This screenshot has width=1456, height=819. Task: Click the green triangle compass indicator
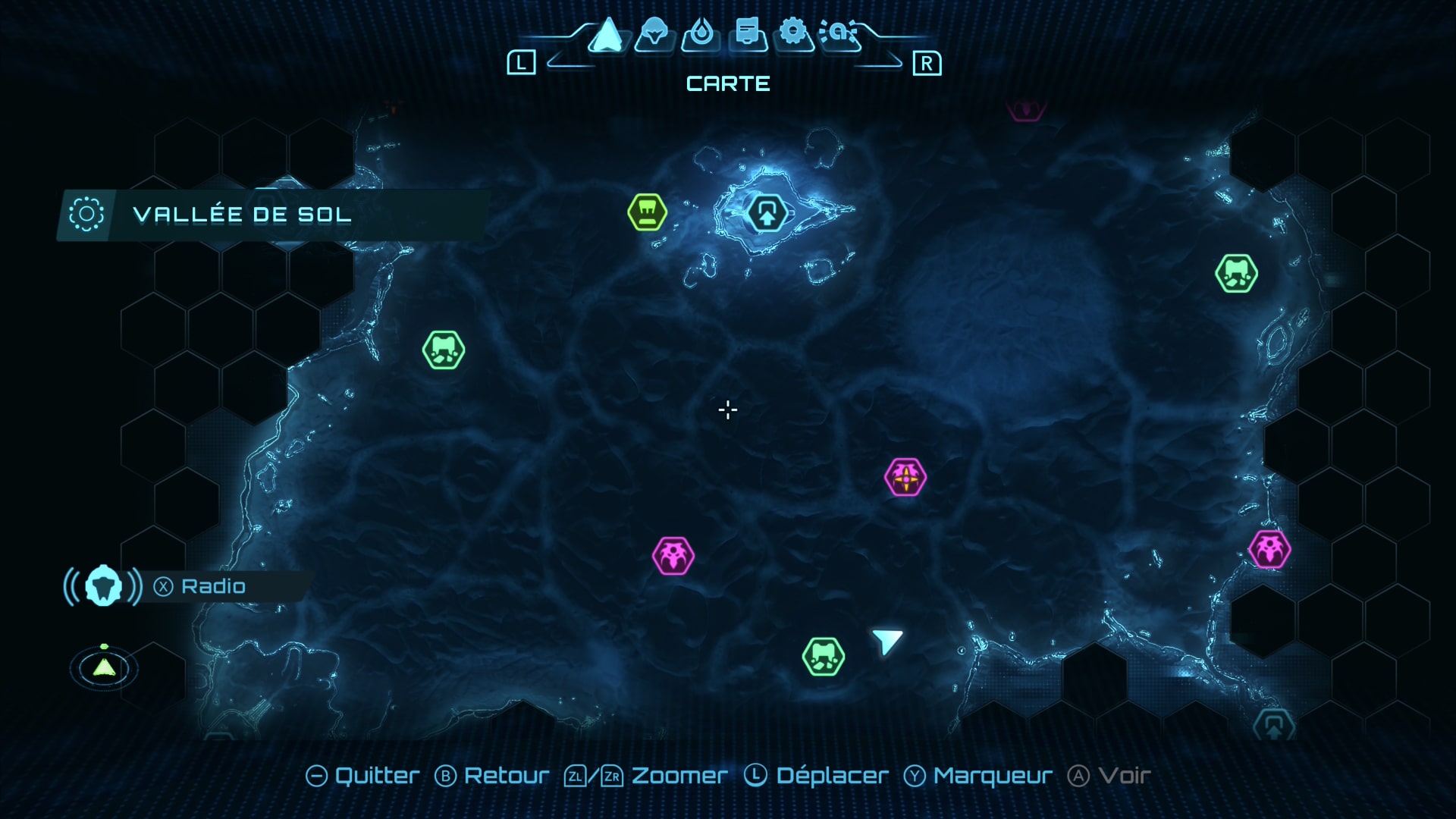tap(104, 667)
